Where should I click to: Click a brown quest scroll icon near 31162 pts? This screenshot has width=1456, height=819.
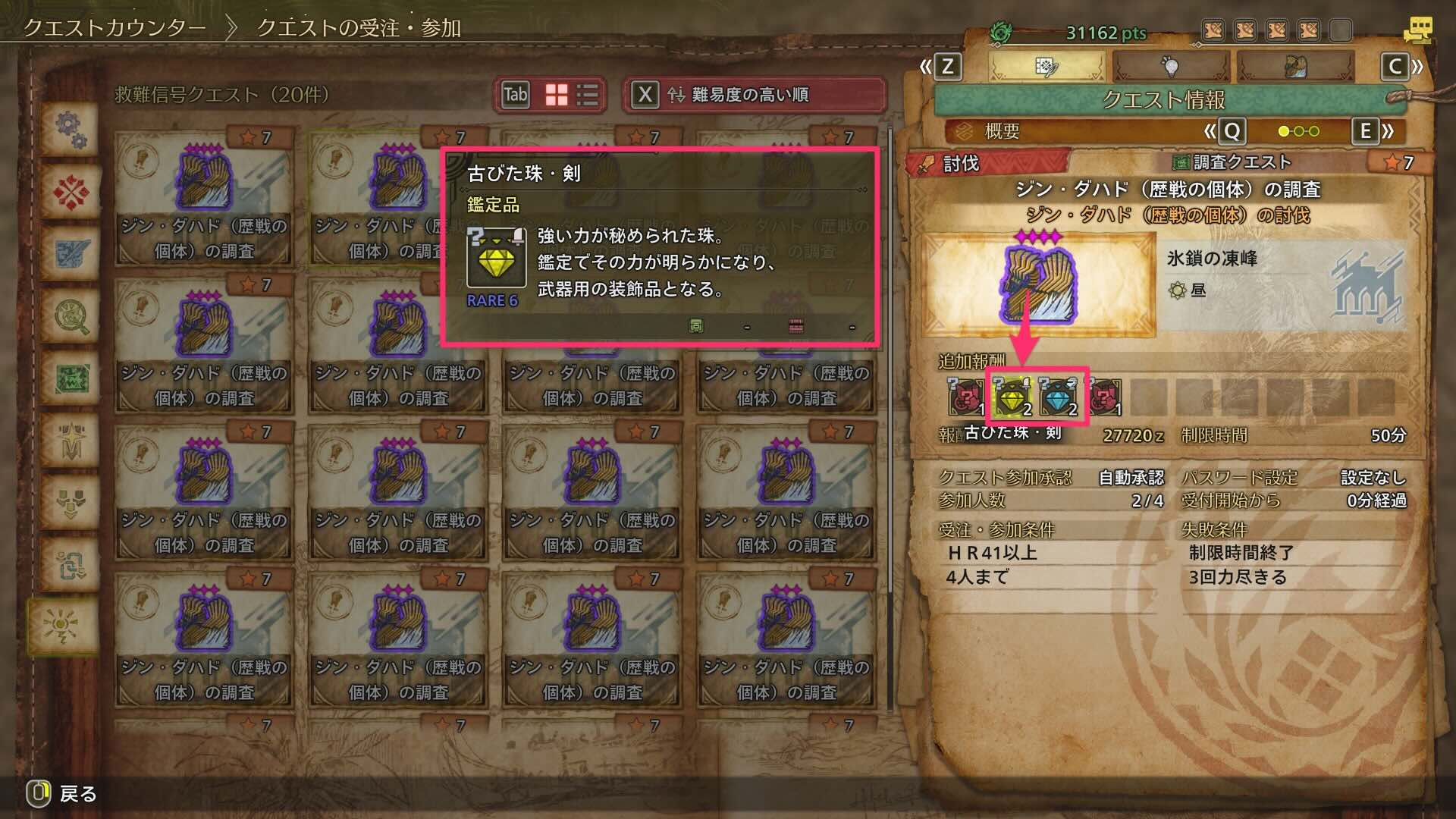click(x=1213, y=30)
